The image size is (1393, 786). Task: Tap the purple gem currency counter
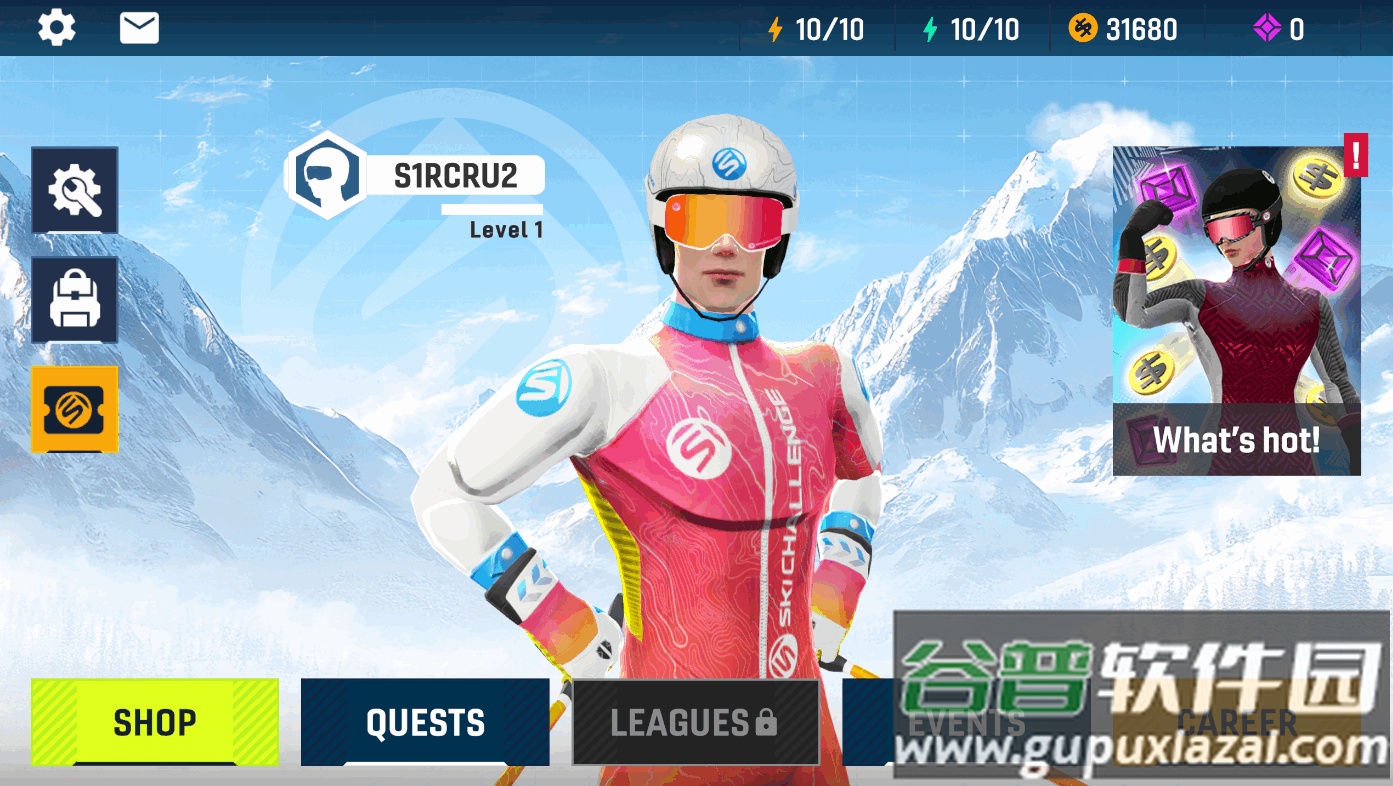[x=1279, y=29]
